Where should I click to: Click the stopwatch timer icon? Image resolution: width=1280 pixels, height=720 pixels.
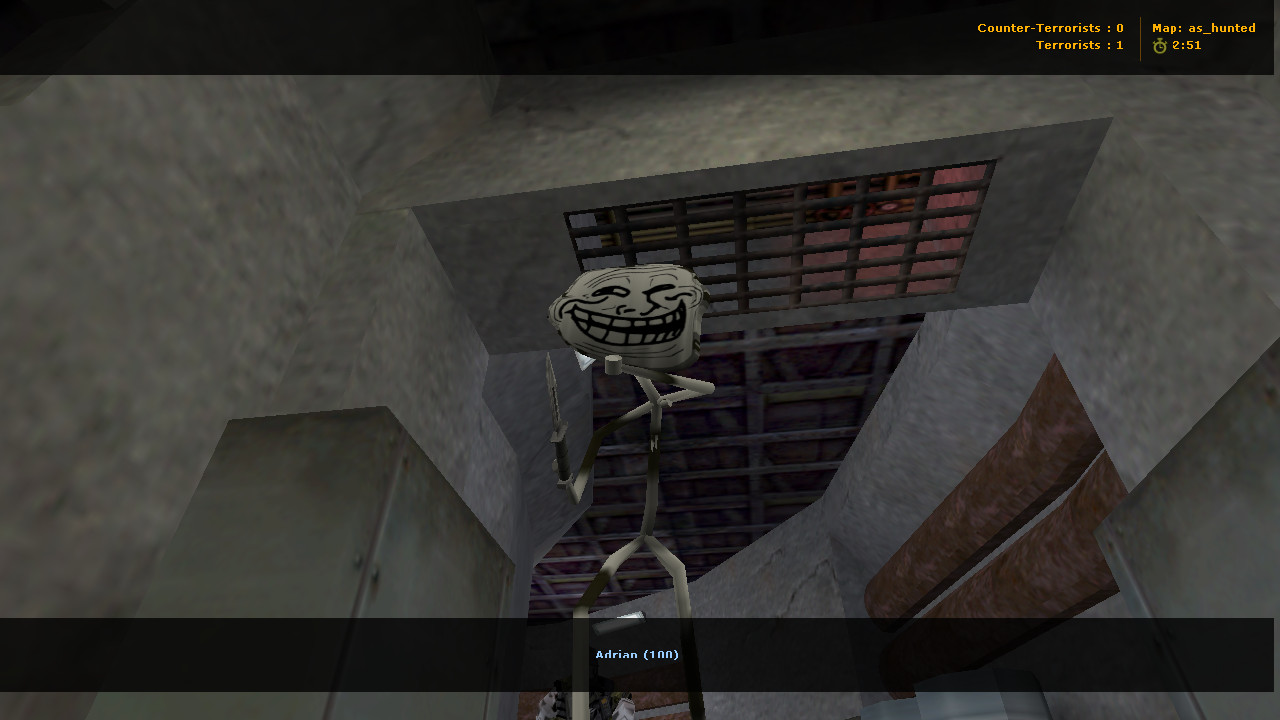(x=1159, y=45)
